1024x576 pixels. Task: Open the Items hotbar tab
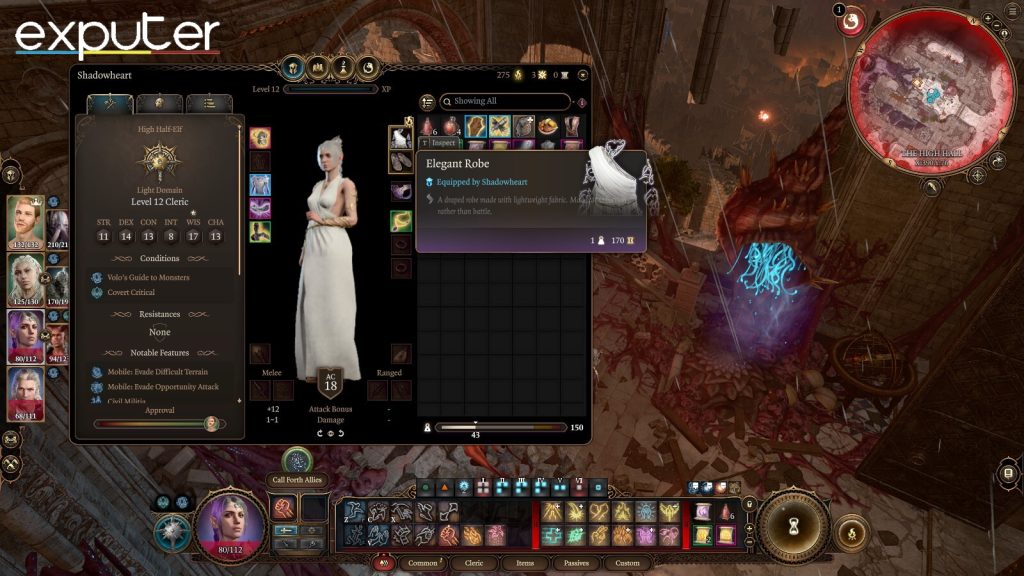pos(525,563)
